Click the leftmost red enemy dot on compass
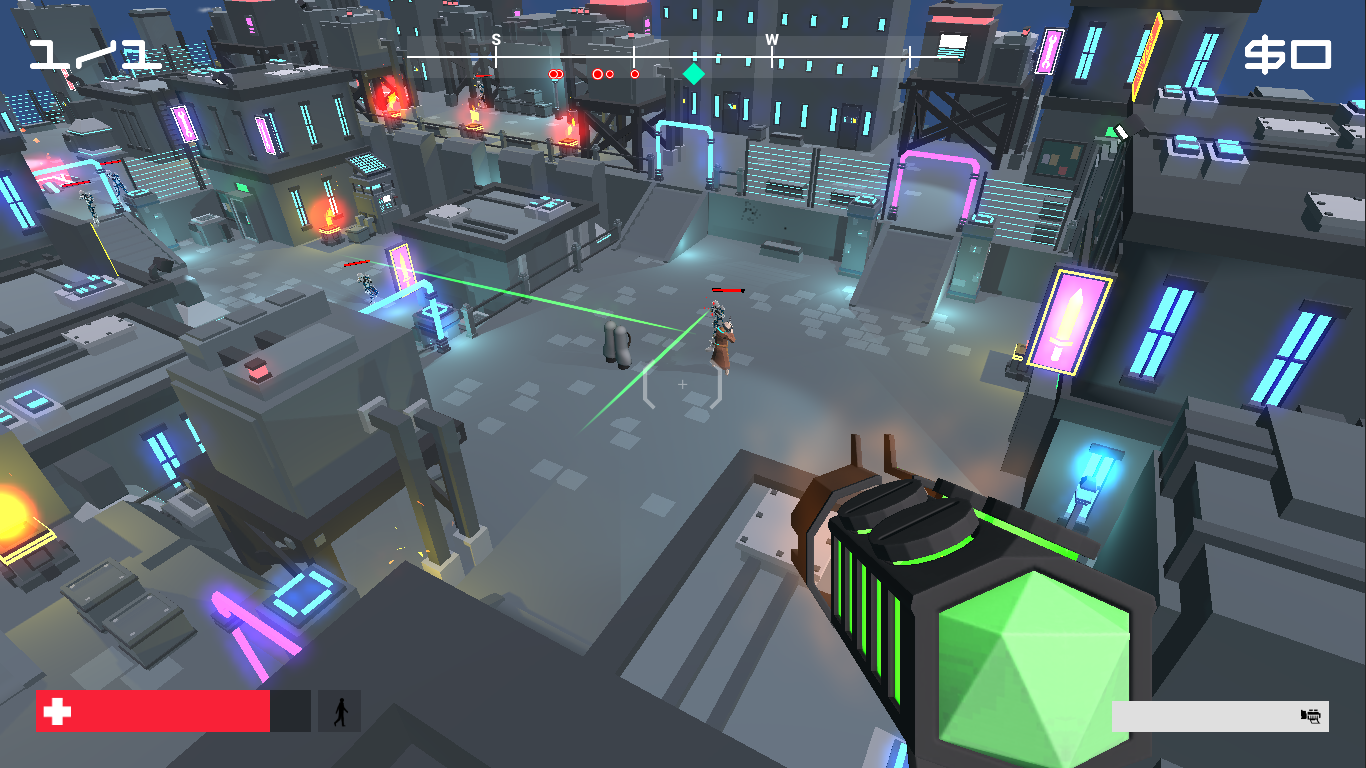1366x768 pixels. click(x=551, y=73)
